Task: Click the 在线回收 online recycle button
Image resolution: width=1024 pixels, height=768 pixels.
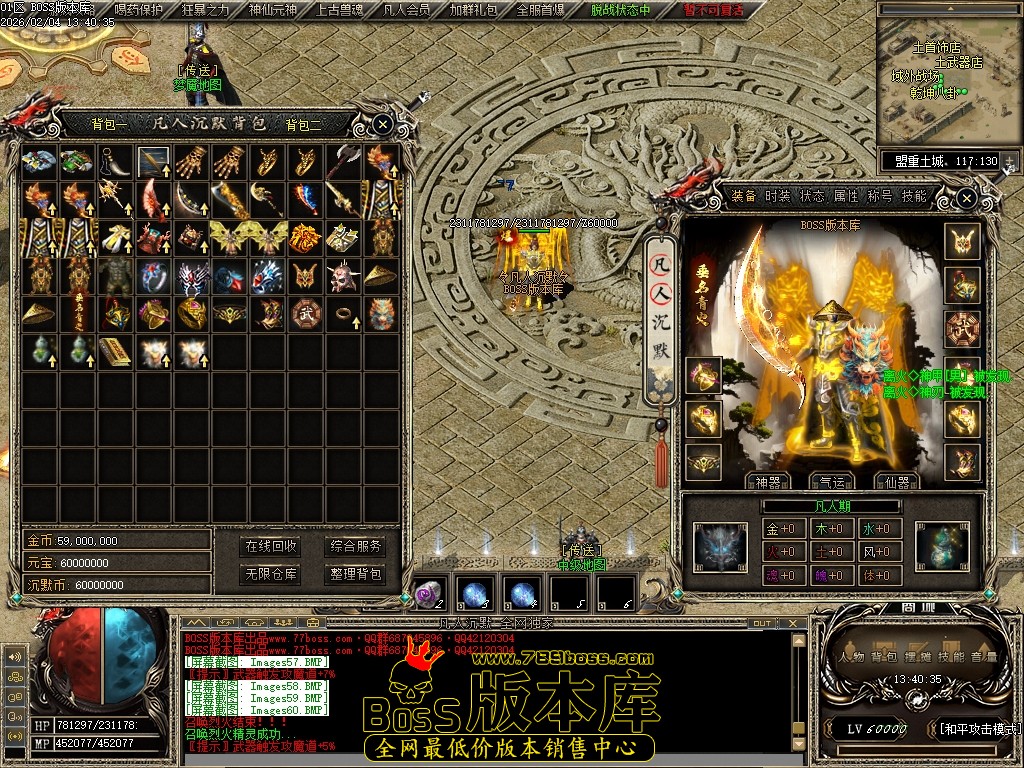Action: (271, 546)
